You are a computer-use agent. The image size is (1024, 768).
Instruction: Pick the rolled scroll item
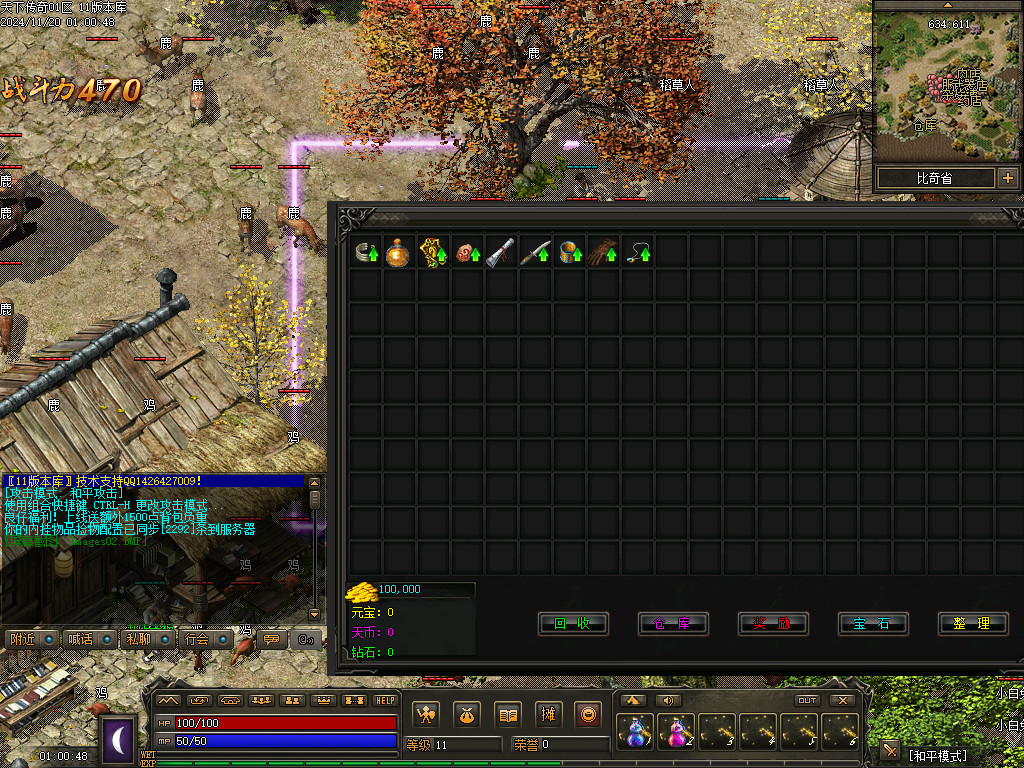[x=501, y=251]
